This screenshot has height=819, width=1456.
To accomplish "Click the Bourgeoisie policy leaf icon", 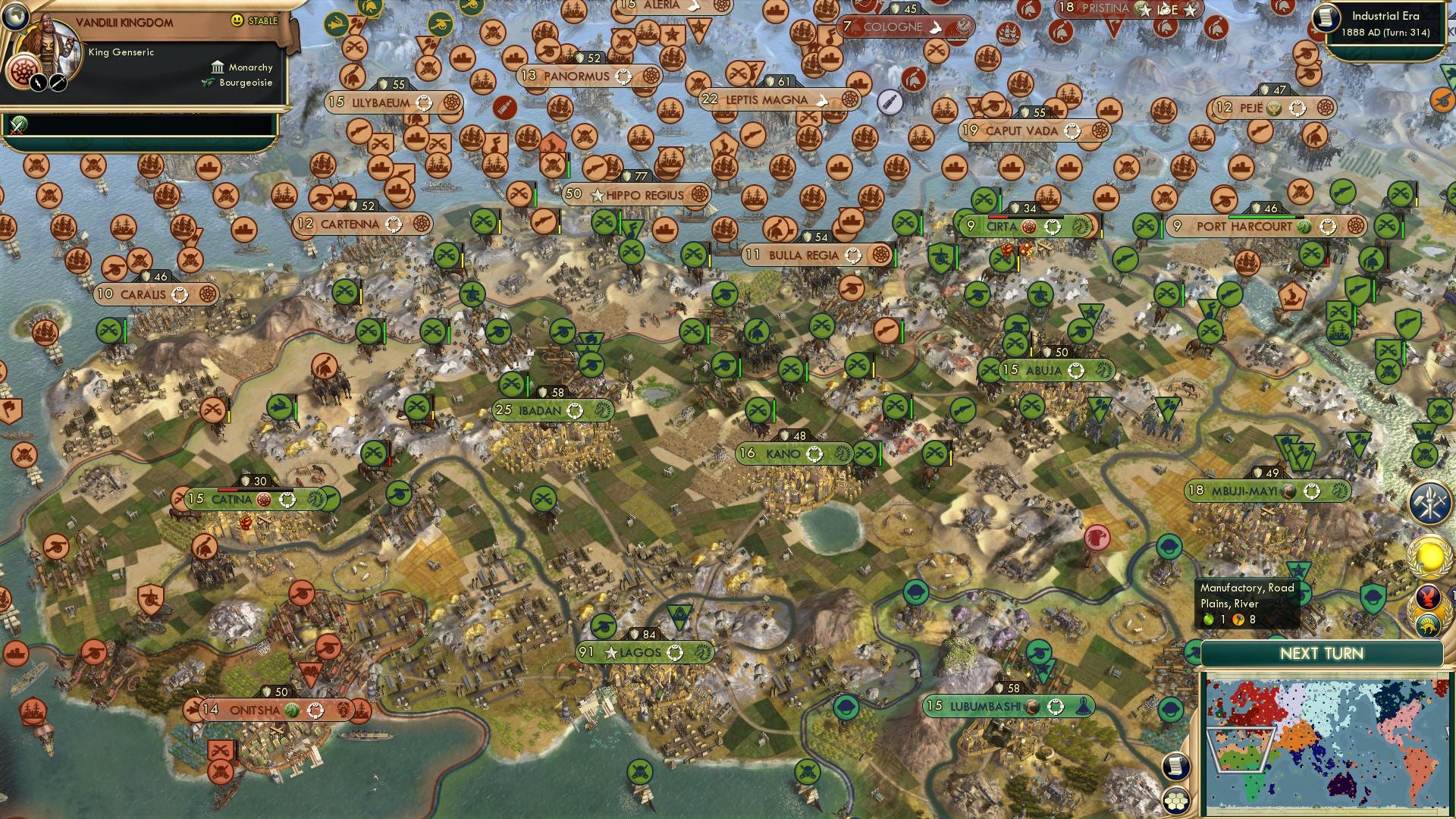I will point(207,82).
